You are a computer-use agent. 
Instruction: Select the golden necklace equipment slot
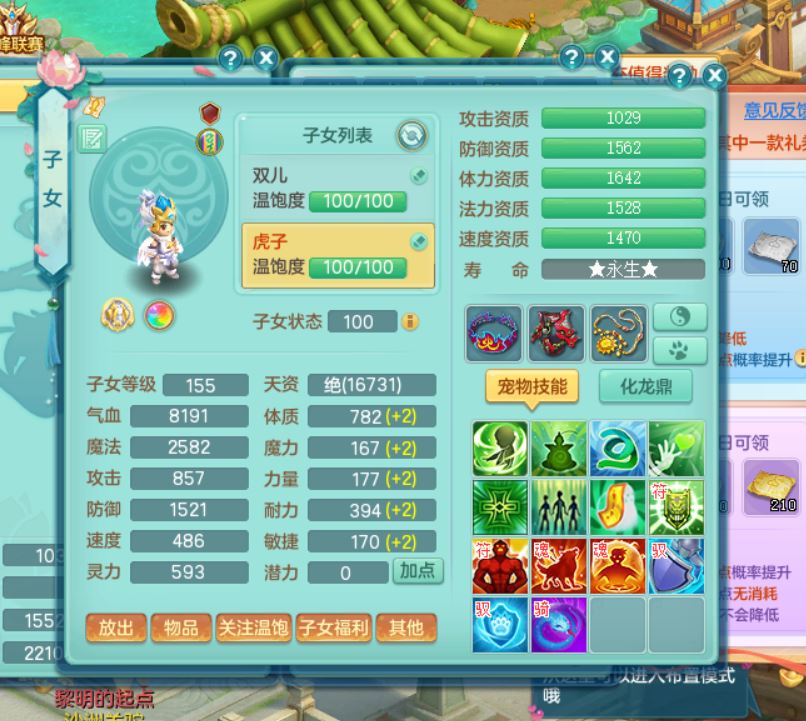coord(618,334)
